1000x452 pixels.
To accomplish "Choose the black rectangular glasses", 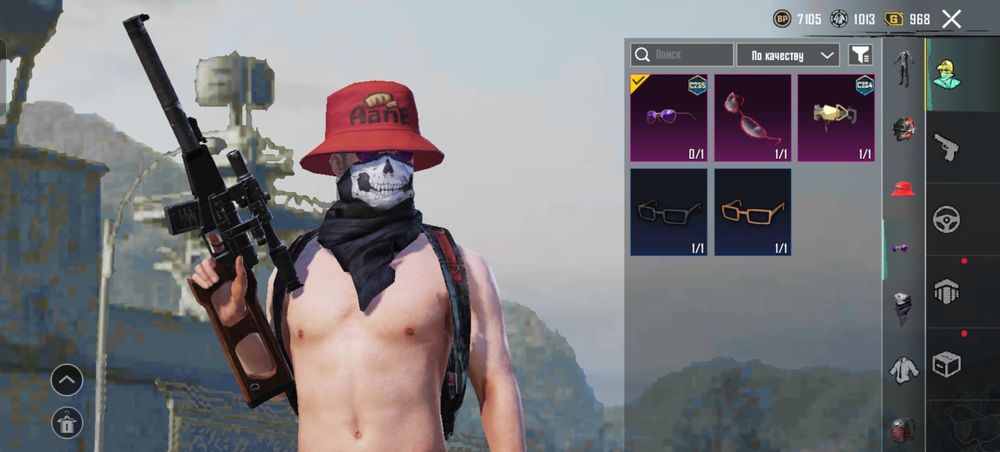I will coord(669,212).
